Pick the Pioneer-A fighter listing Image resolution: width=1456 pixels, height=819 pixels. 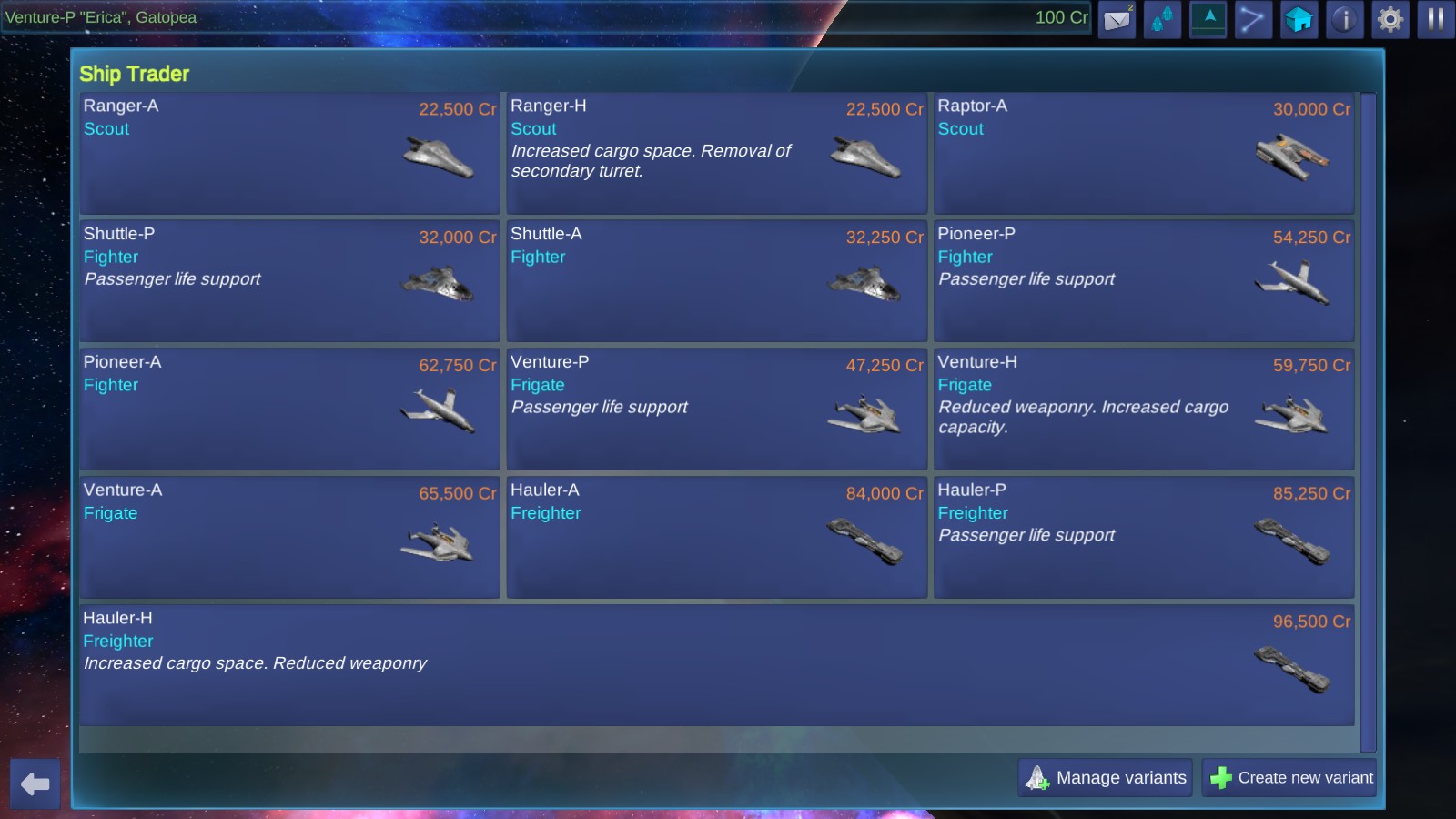coord(289,409)
